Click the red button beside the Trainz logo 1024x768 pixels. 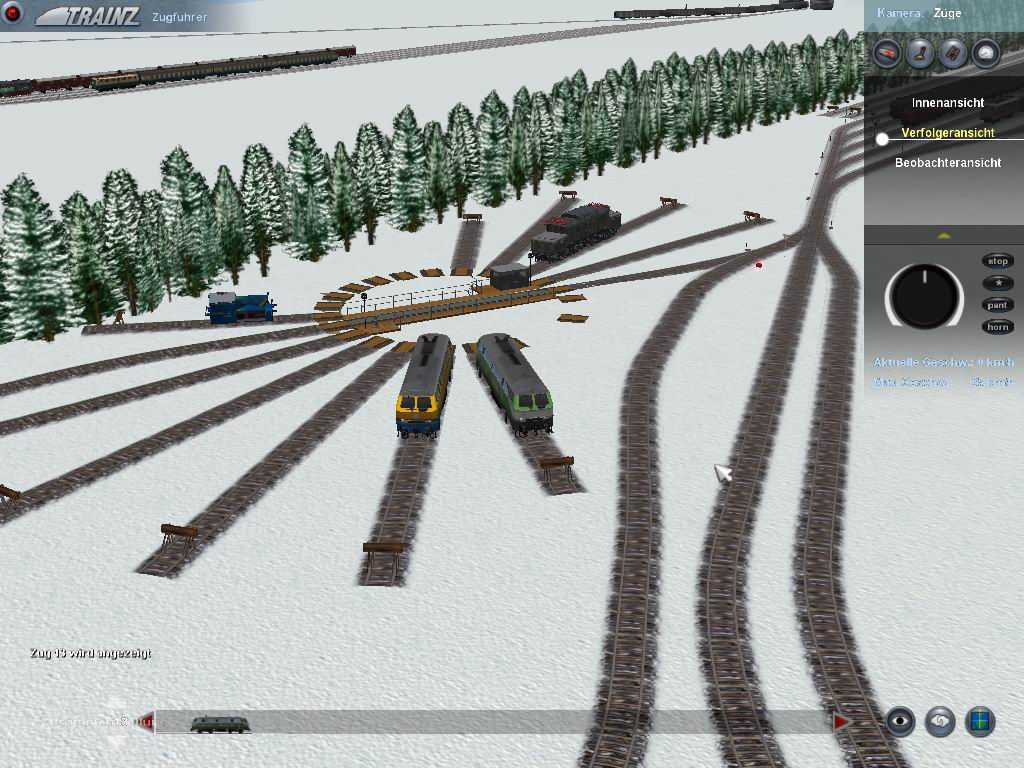click(13, 14)
